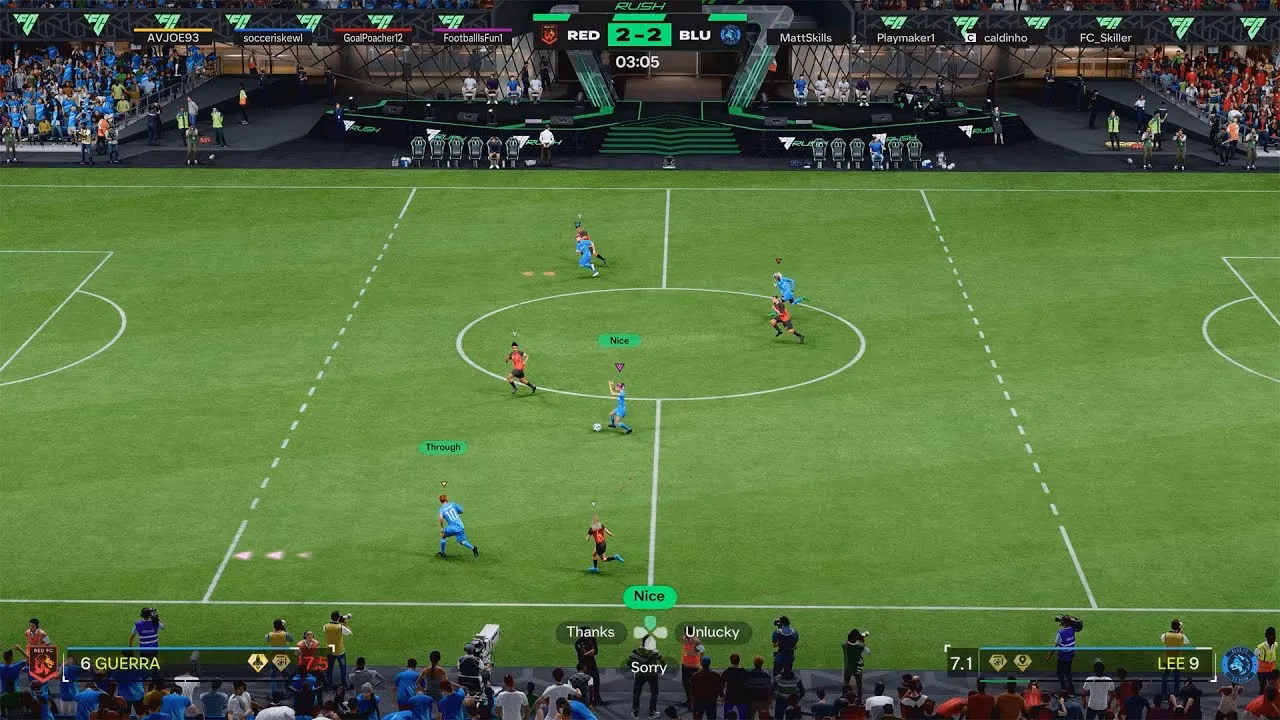Send the Thanks quick-chat message
Screen dimensions: 1280x720
(590, 632)
